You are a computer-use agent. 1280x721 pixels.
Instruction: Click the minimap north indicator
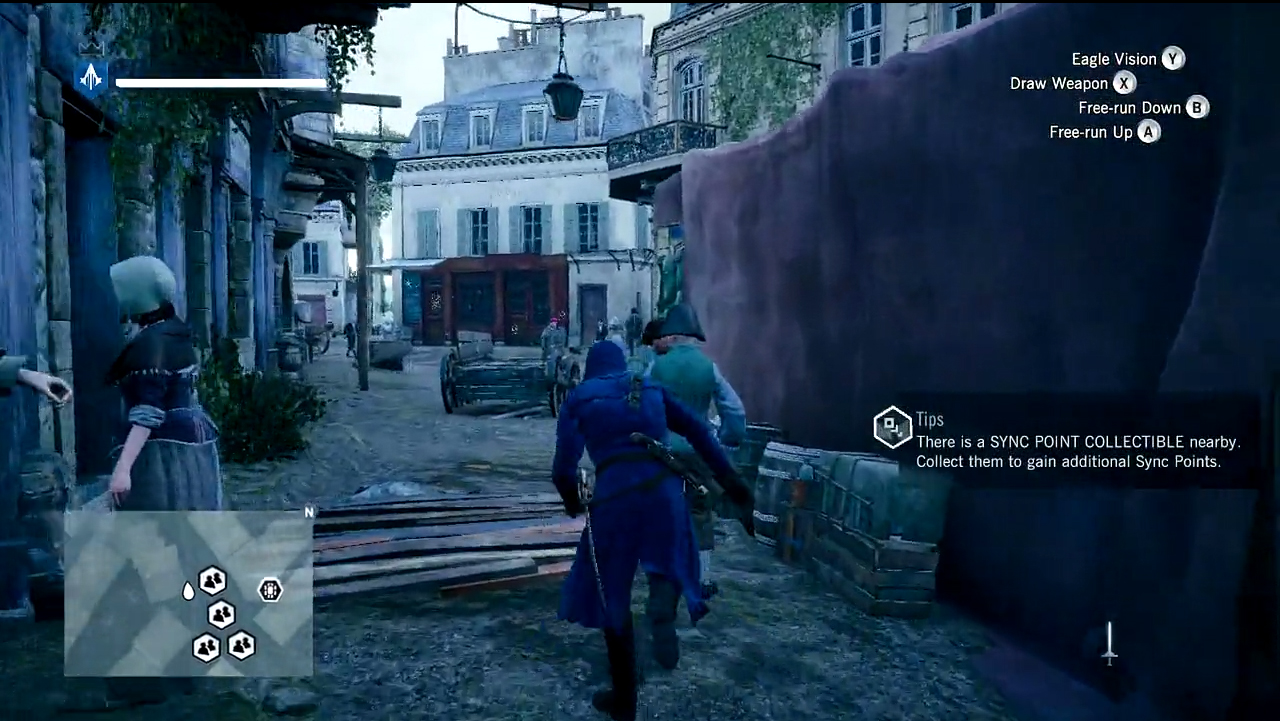pos(309,512)
